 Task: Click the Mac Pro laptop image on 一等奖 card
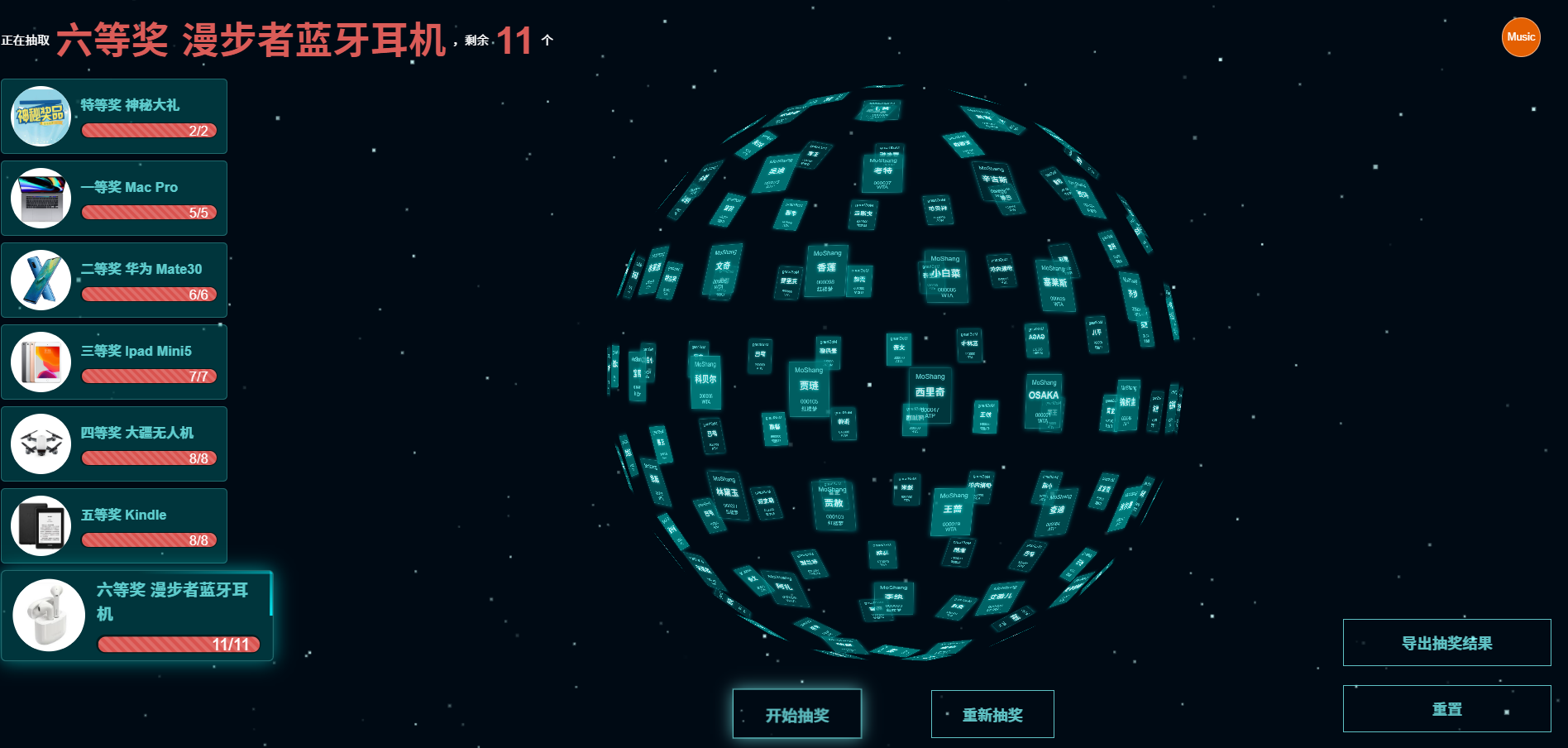point(41,198)
